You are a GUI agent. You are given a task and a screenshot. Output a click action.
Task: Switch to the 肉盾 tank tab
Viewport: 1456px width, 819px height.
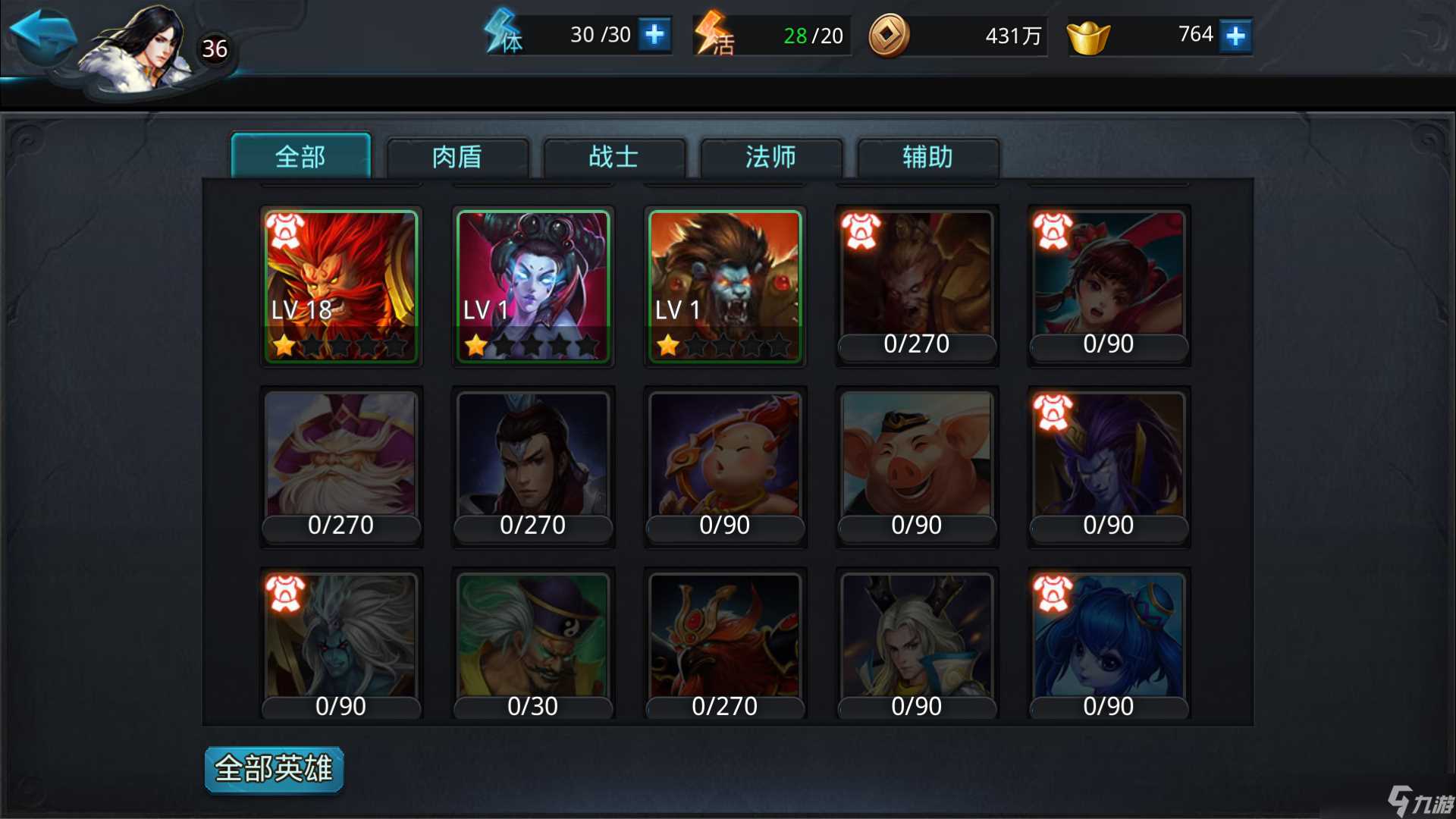457,158
